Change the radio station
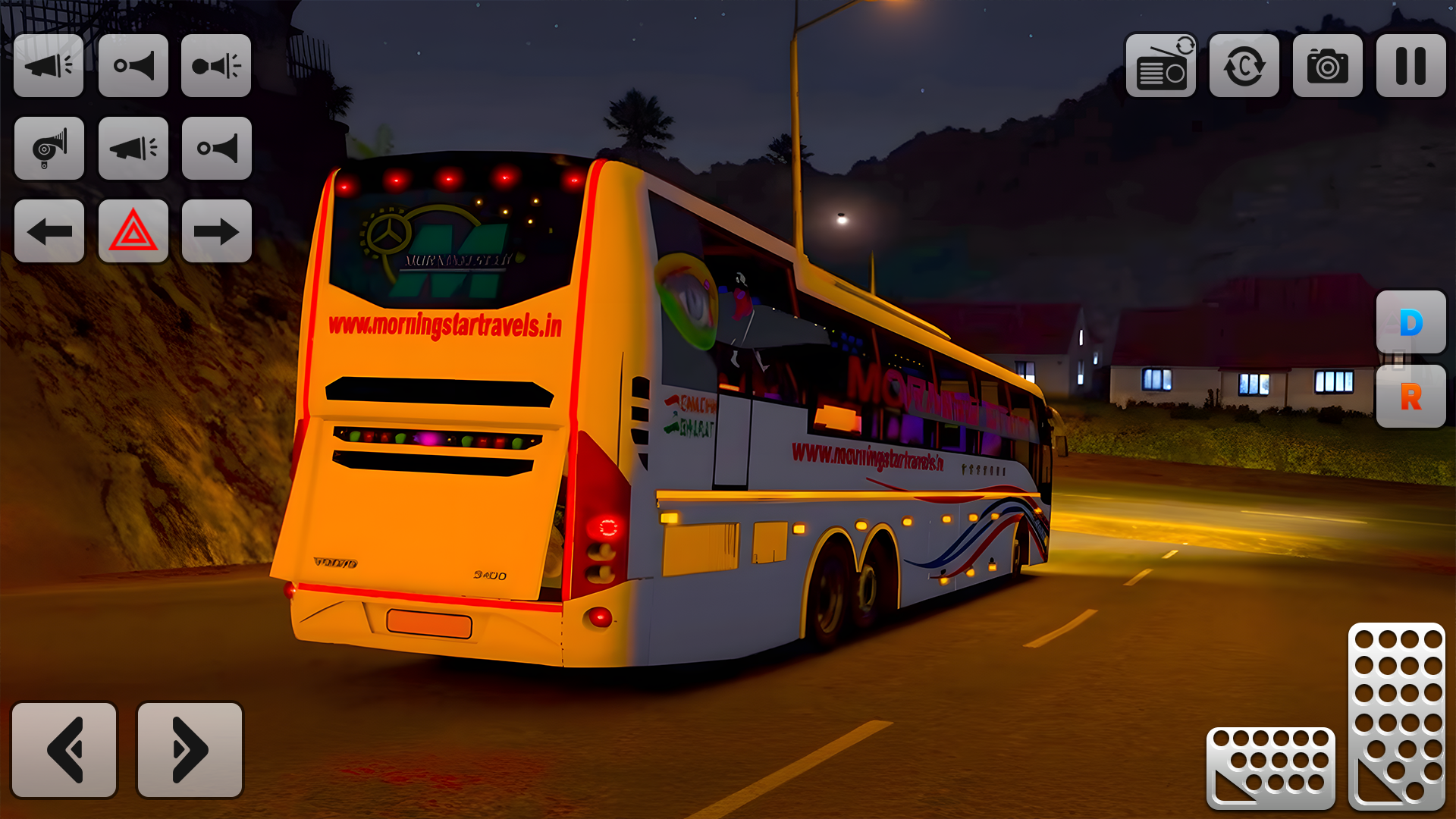Image resolution: width=1456 pixels, height=819 pixels. [x=1160, y=66]
